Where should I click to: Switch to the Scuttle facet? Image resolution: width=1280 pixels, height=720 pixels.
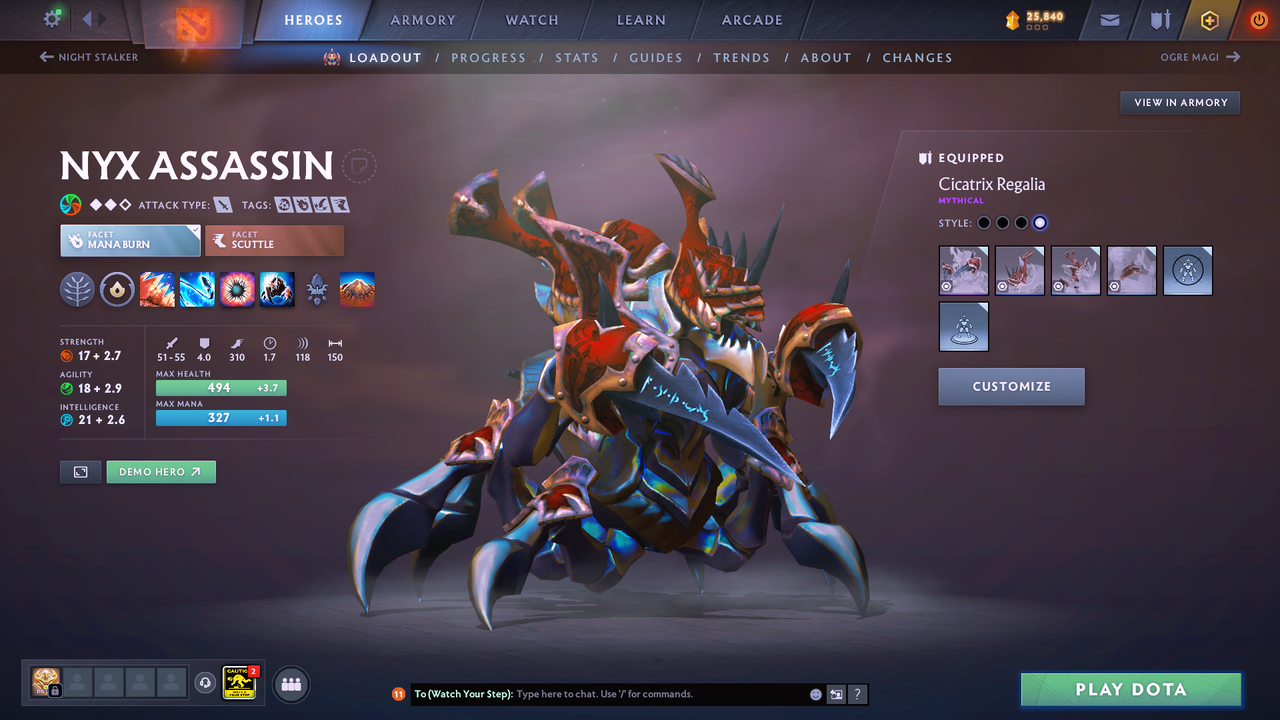coord(274,240)
